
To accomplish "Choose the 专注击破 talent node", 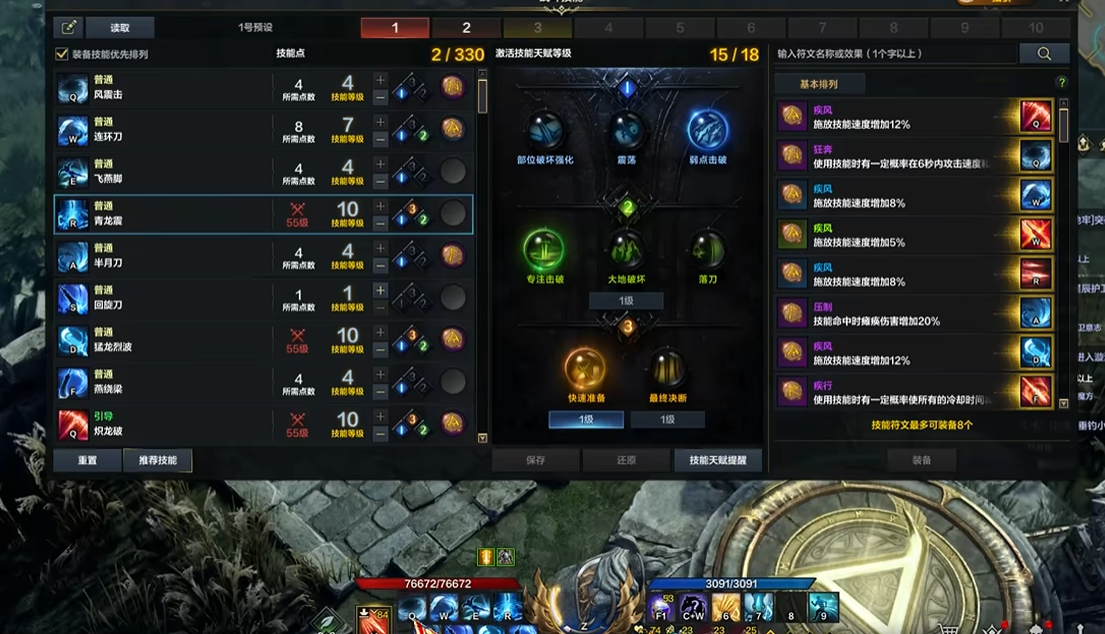I will pyautogui.click(x=544, y=250).
